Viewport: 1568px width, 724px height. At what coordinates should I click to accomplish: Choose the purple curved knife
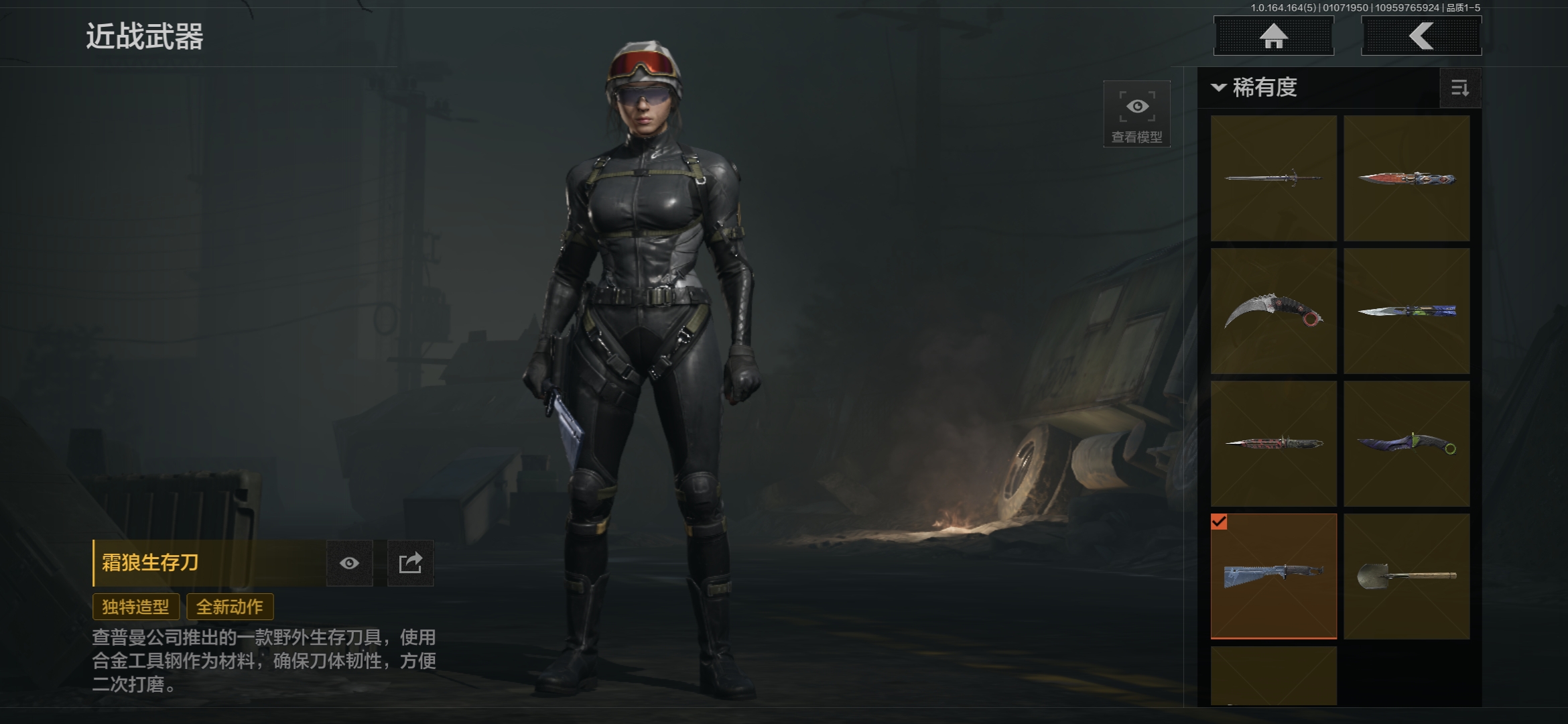coord(1407,444)
